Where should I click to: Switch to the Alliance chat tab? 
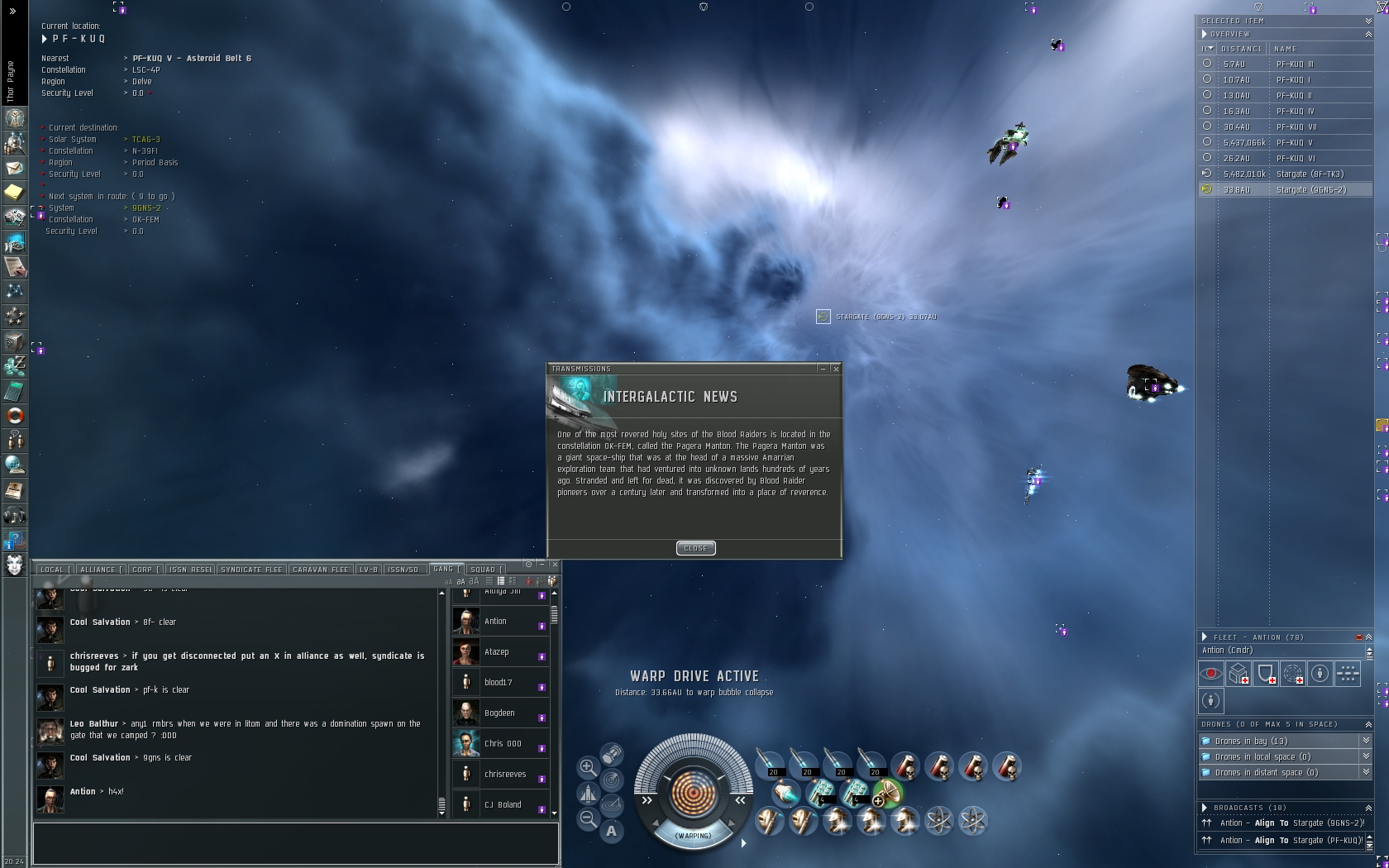pos(98,570)
